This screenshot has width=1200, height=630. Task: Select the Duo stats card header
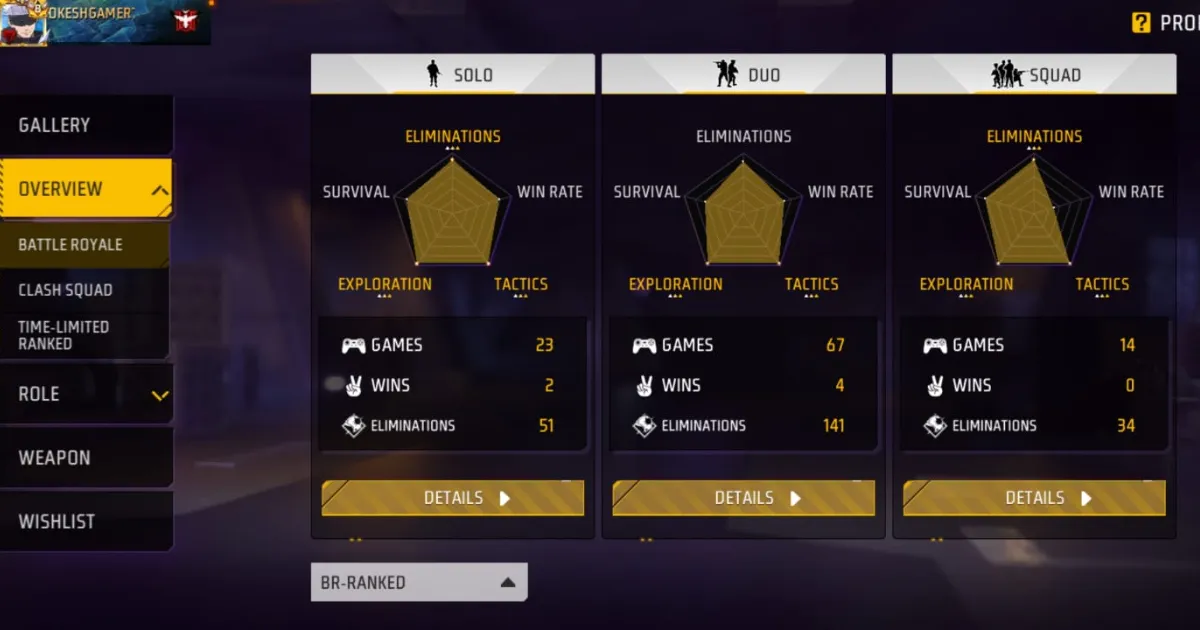[744, 75]
